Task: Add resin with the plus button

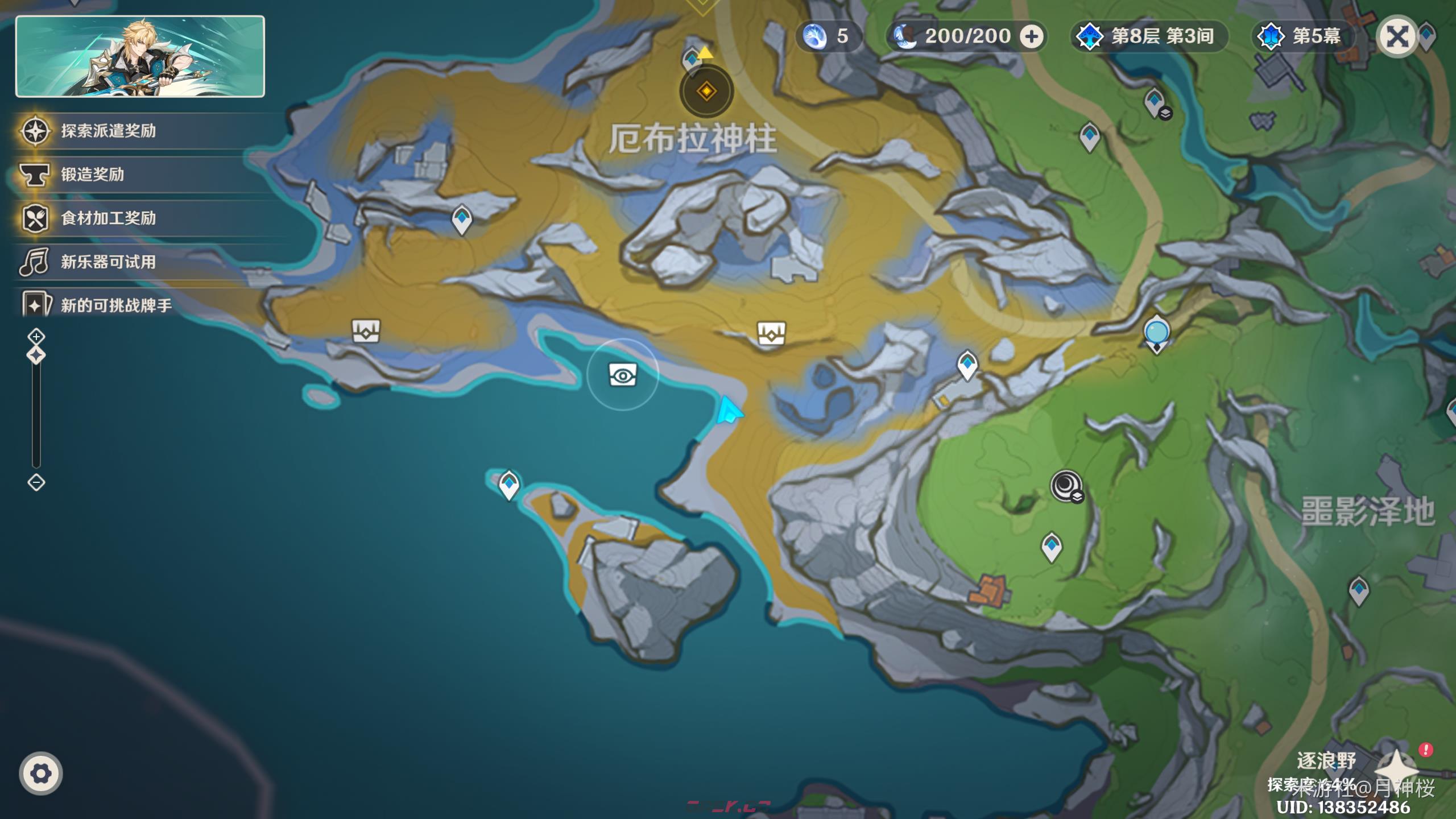Action: [1031, 37]
